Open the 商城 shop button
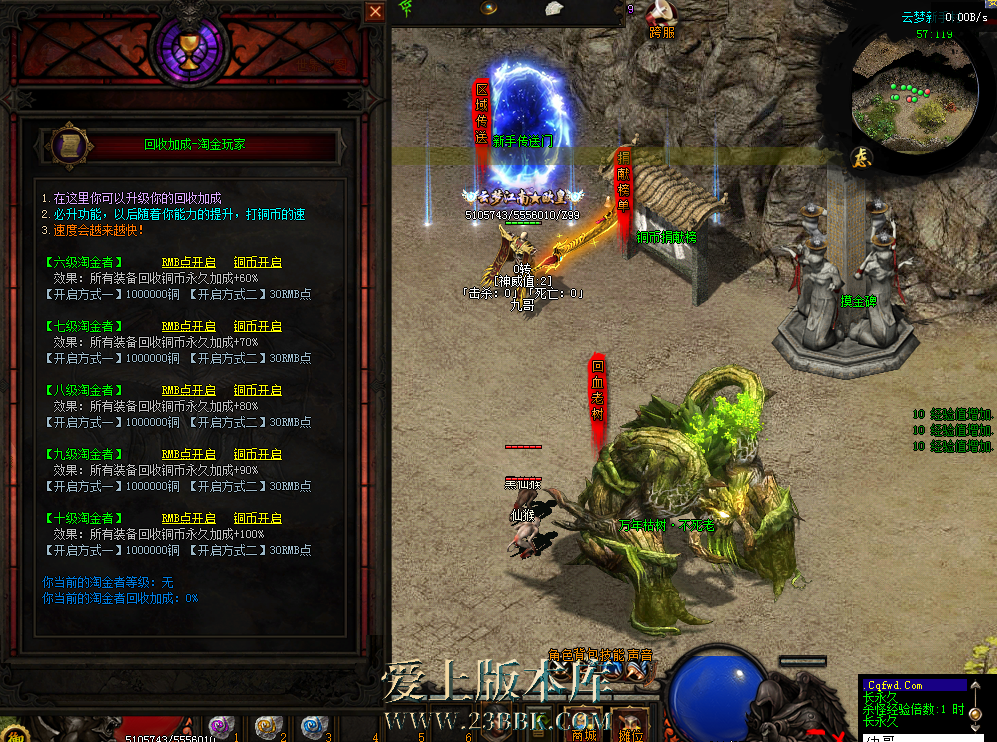 (585, 724)
